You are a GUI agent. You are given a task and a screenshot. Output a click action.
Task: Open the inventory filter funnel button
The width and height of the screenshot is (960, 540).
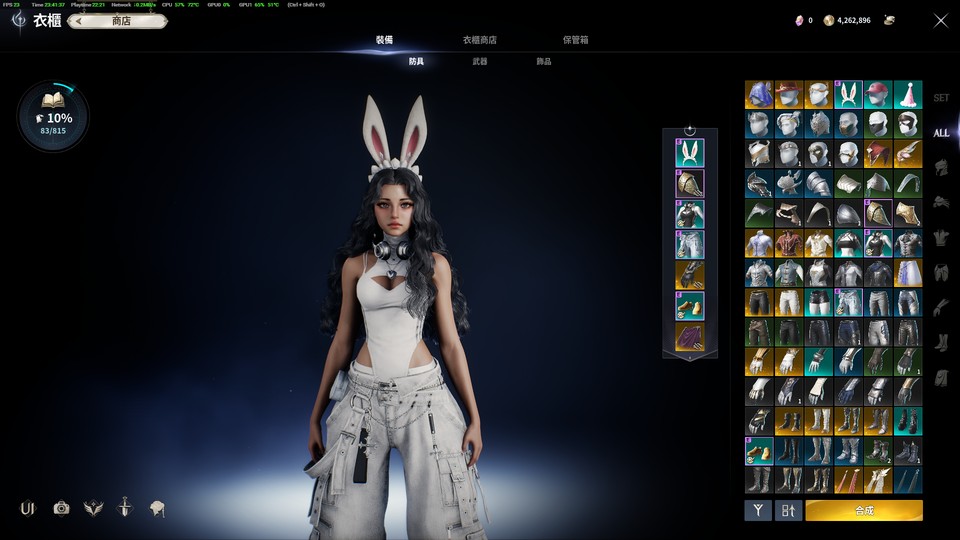coord(757,510)
